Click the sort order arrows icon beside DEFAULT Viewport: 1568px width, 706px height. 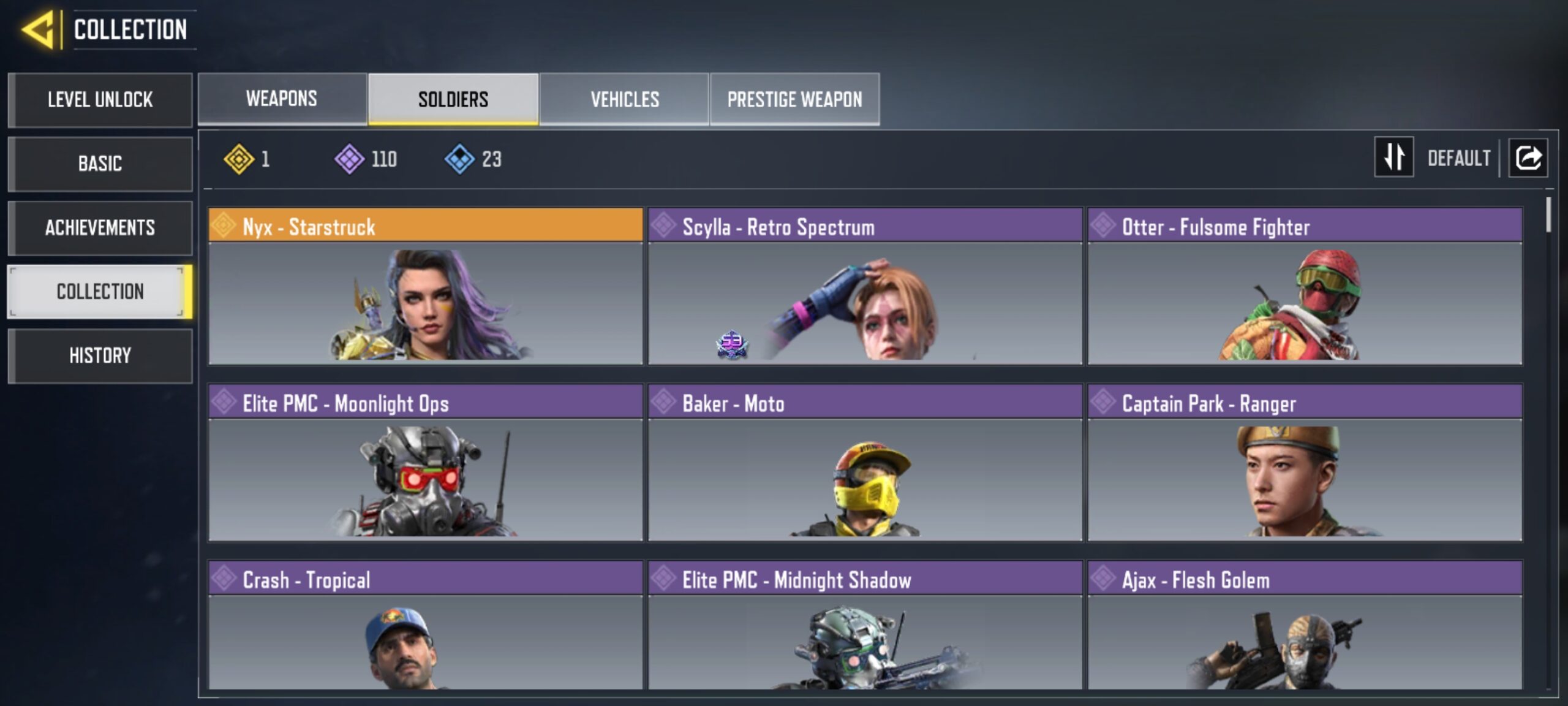1394,158
